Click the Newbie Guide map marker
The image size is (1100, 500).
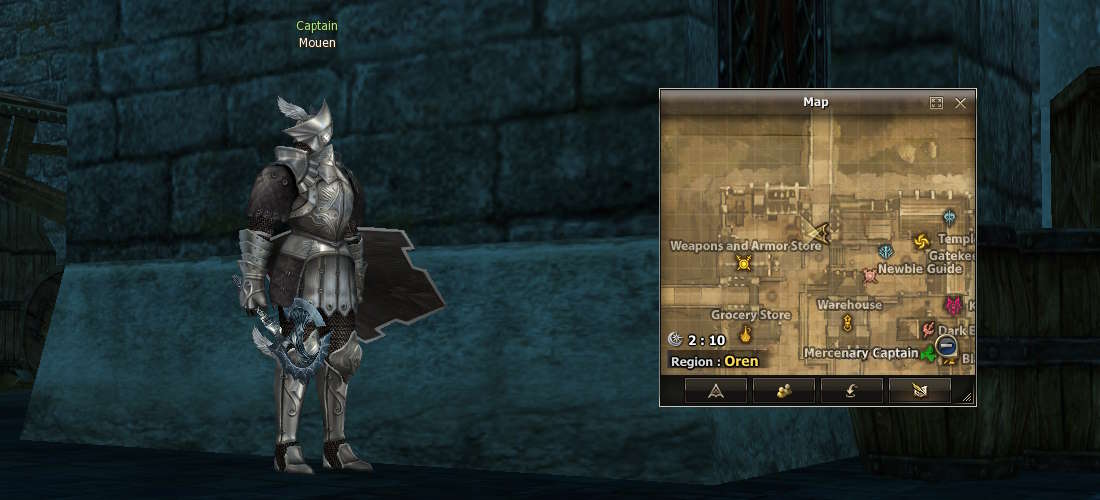[870, 275]
